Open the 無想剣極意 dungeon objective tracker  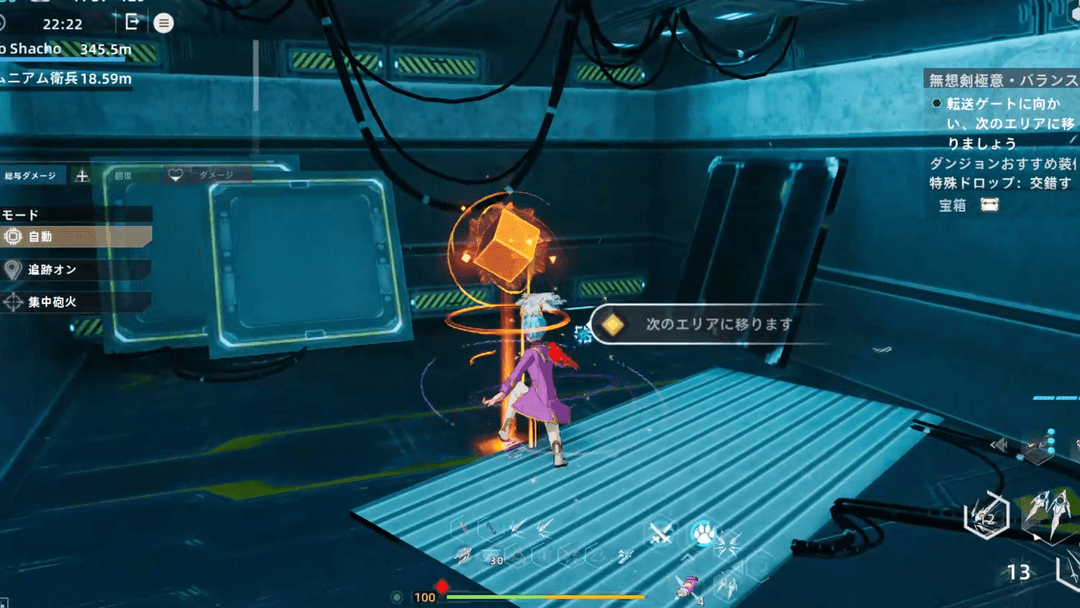pyautogui.click(x=1000, y=81)
